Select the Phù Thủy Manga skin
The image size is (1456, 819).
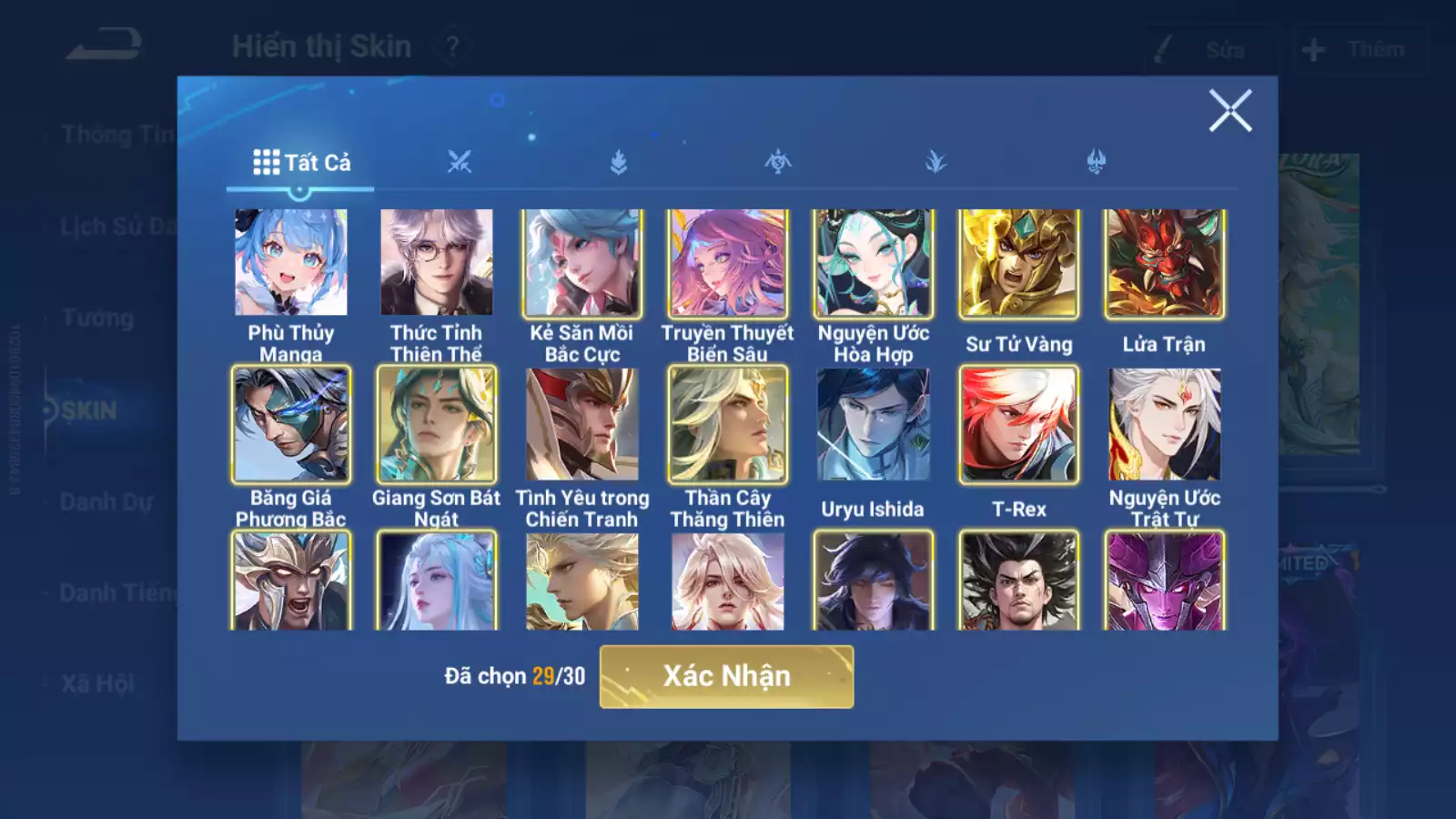(291, 263)
